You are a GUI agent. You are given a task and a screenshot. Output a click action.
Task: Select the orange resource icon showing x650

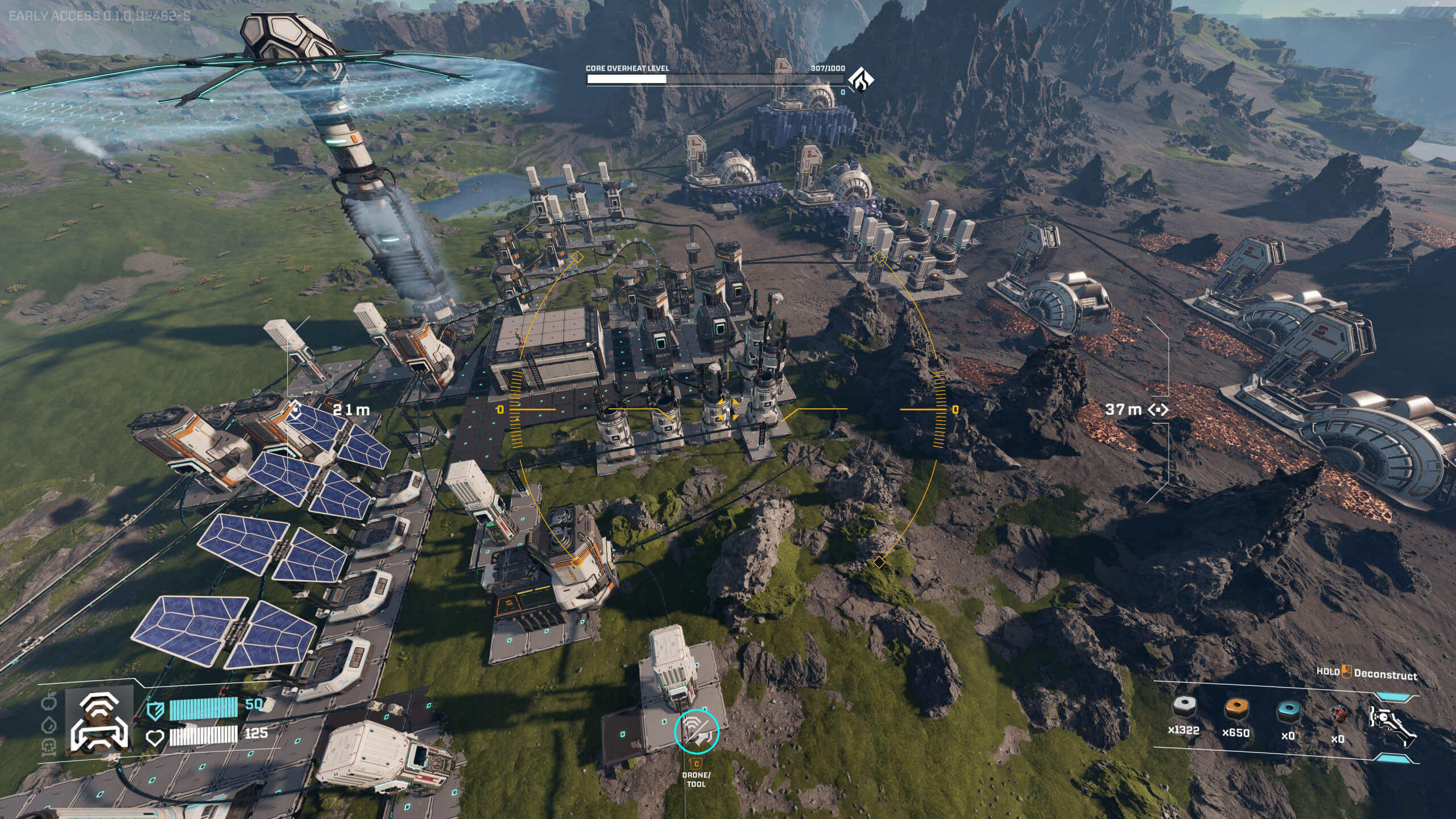[1236, 708]
